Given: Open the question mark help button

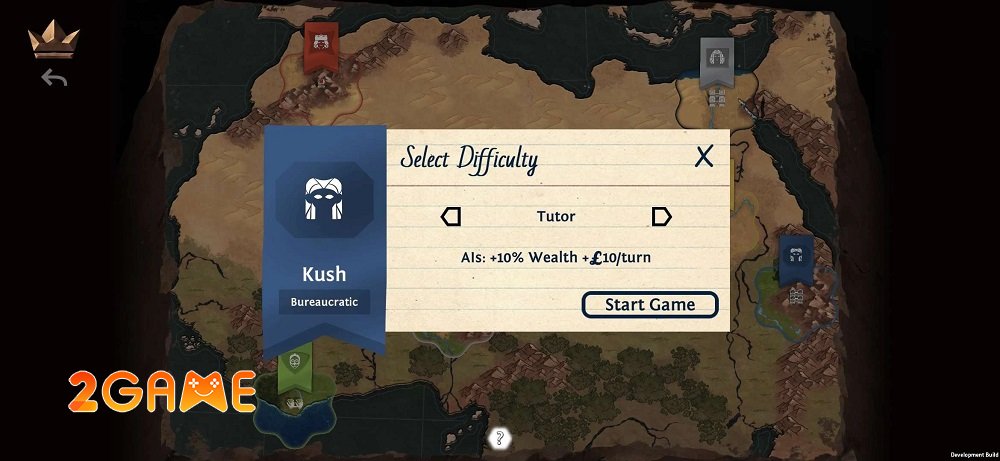Looking at the screenshot, I should click(x=500, y=437).
